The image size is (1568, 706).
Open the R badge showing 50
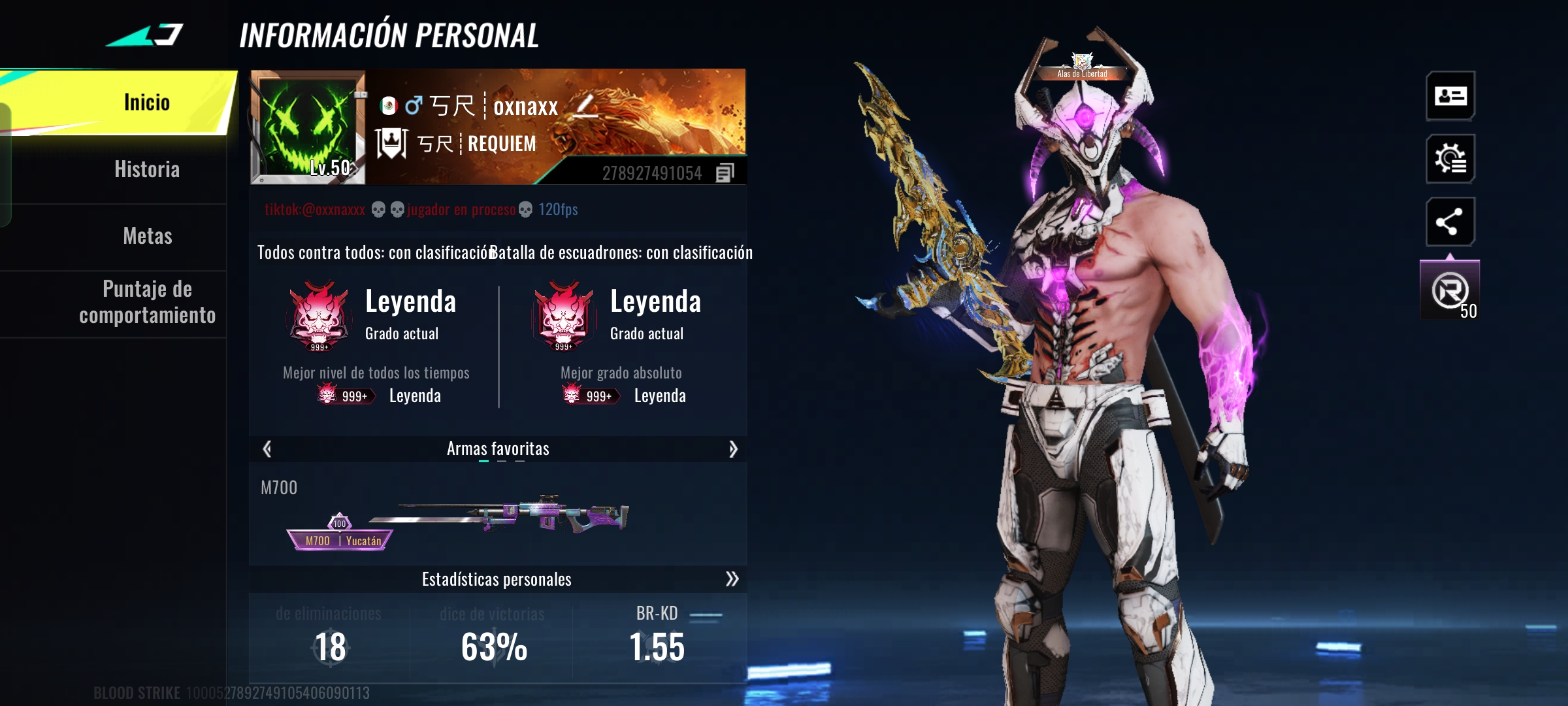[x=1450, y=292]
